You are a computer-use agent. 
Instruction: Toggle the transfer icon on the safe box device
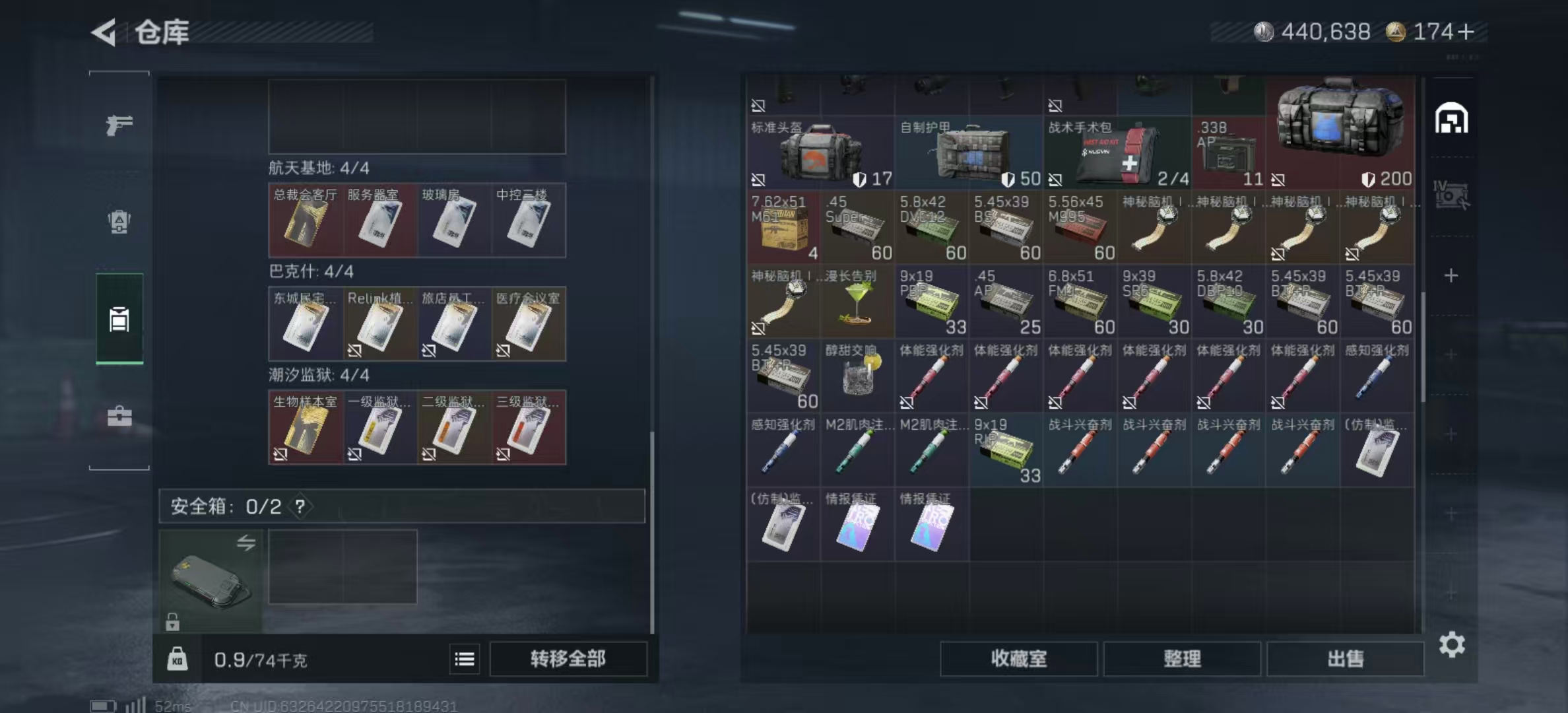pos(247,543)
